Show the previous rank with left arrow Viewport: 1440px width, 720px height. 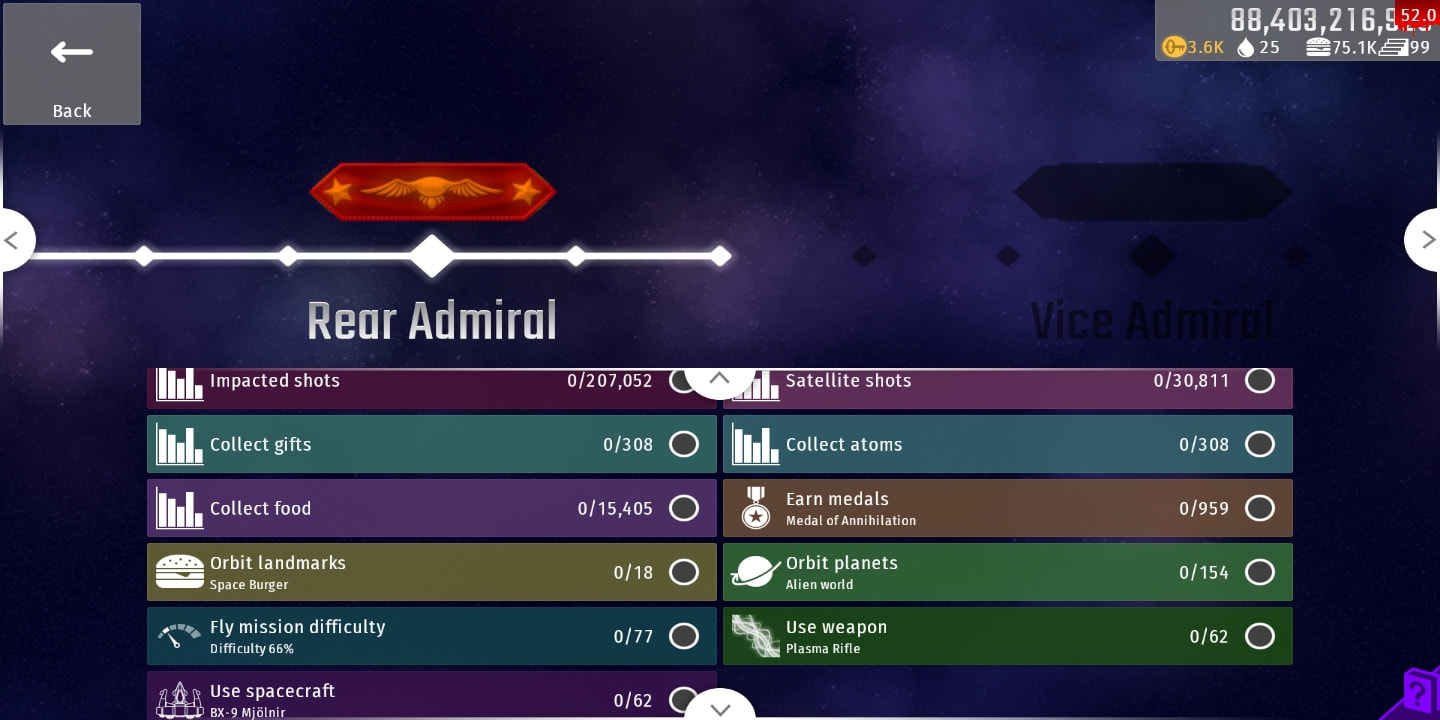pos(14,240)
